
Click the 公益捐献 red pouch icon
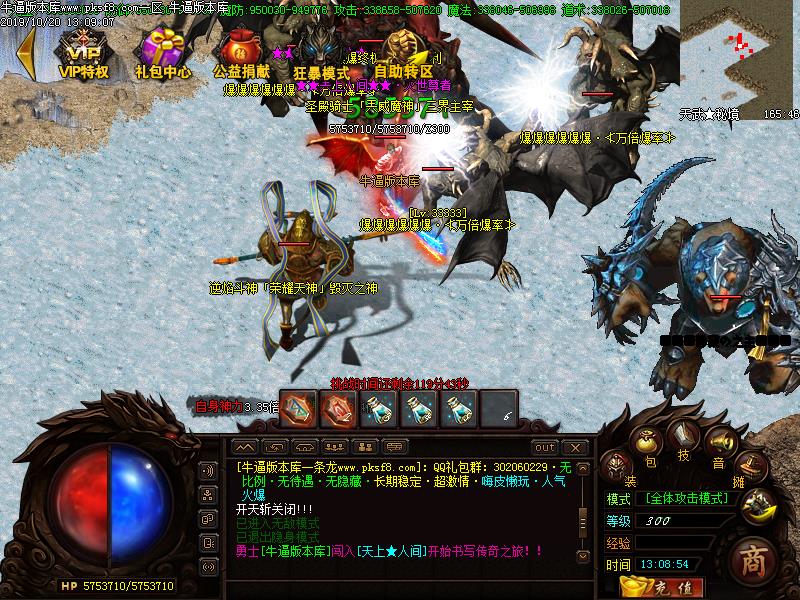[x=241, y=53]
